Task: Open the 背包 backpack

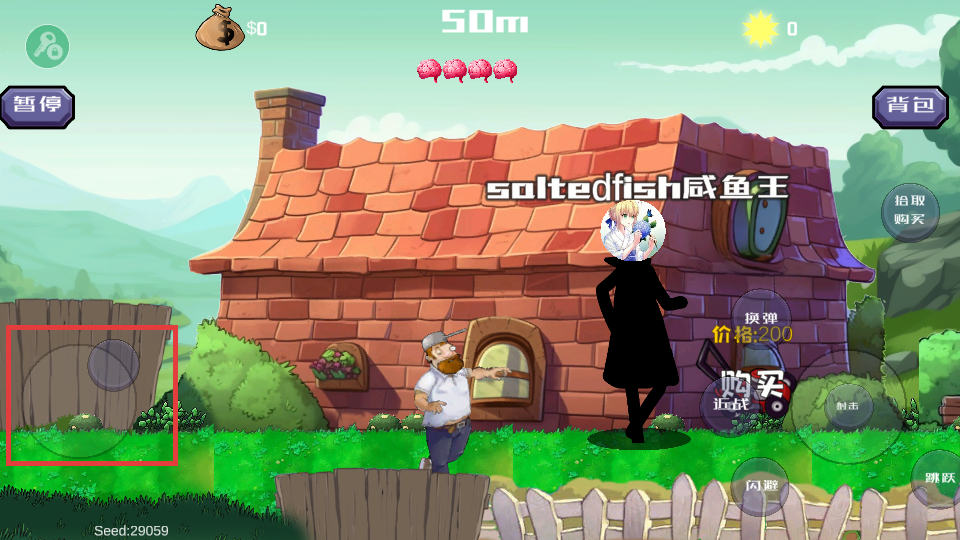Action: click(910, 106)
